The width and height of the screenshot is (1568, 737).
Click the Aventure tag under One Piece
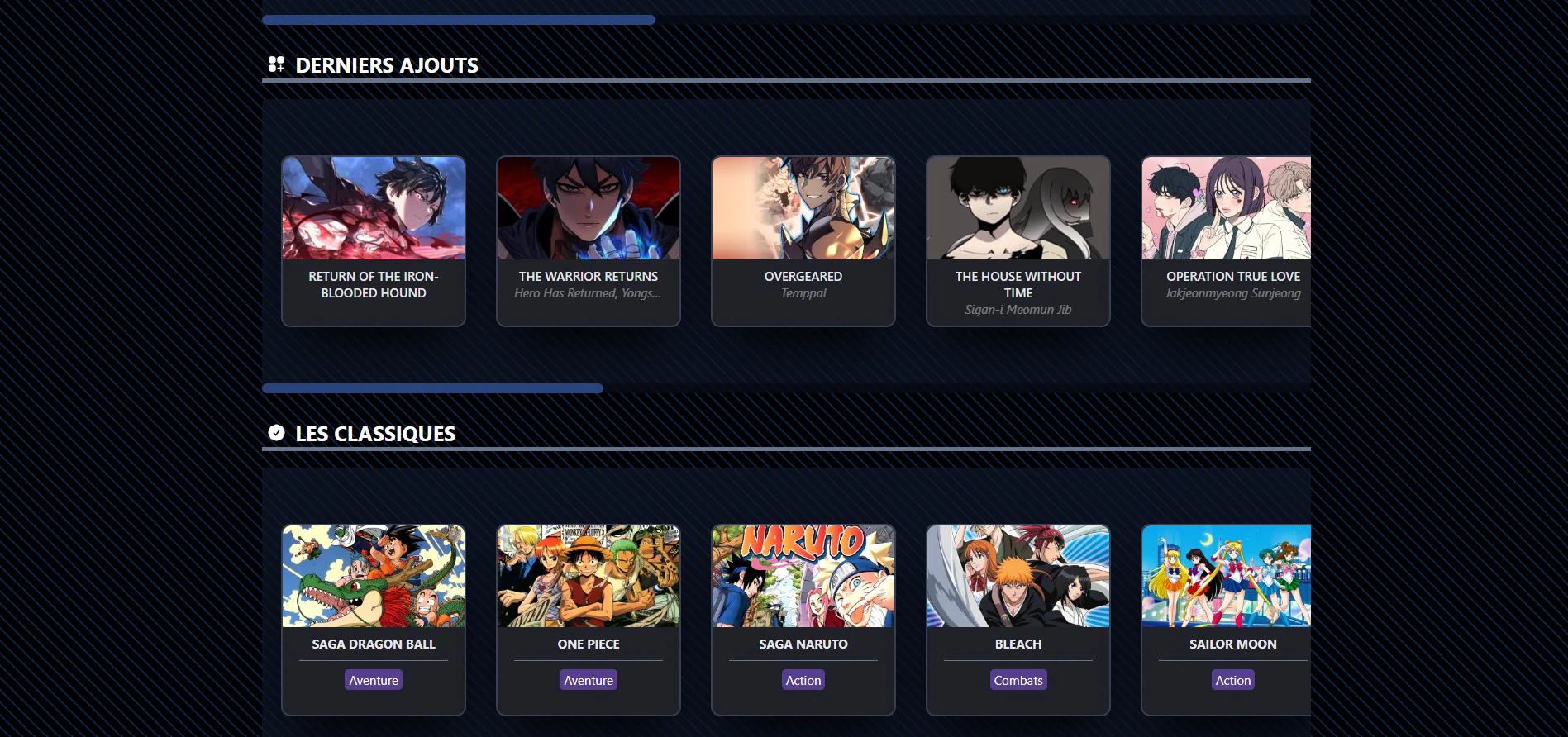click(589, 680)
